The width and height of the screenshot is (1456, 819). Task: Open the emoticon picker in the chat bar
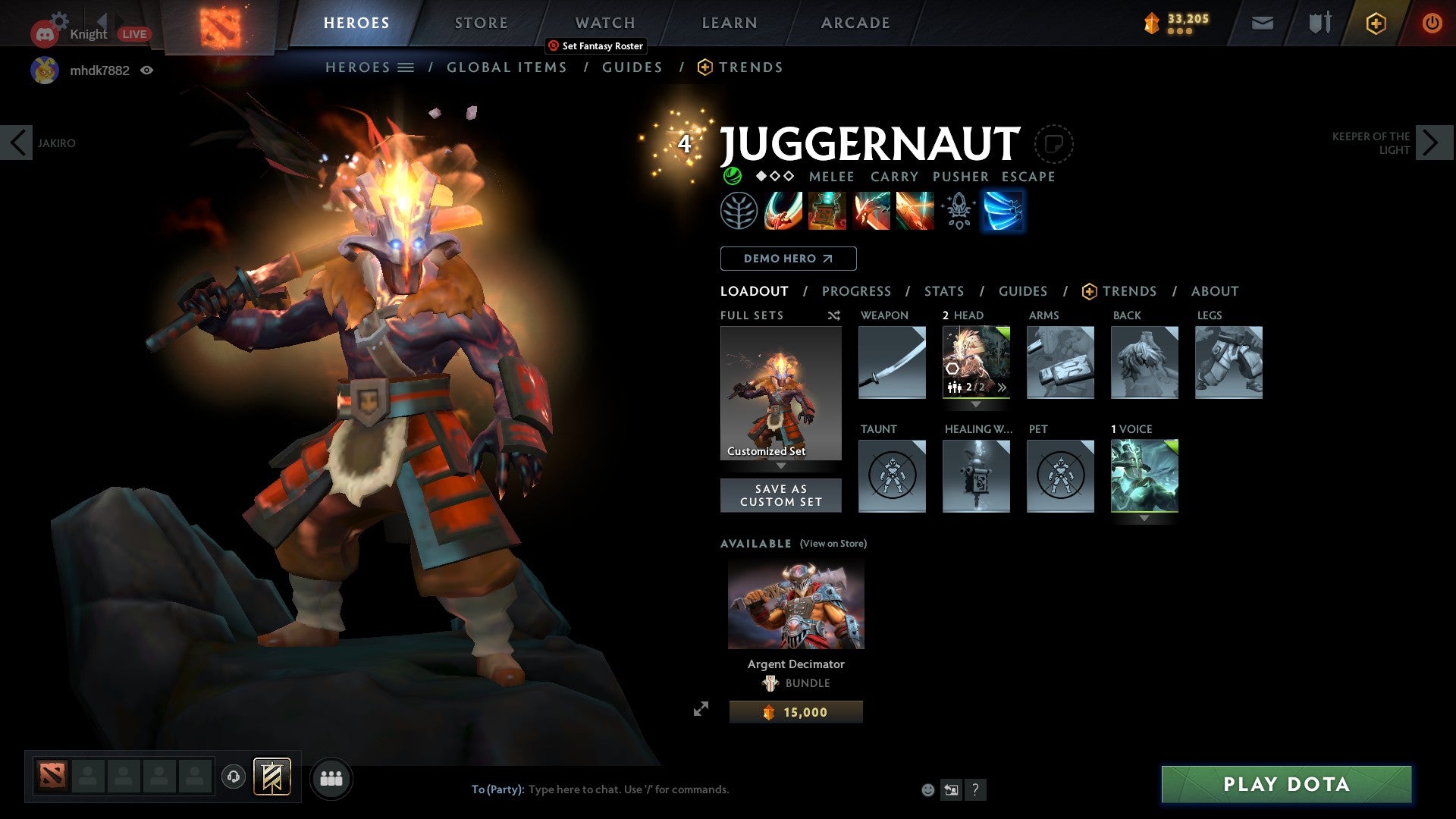927,789
